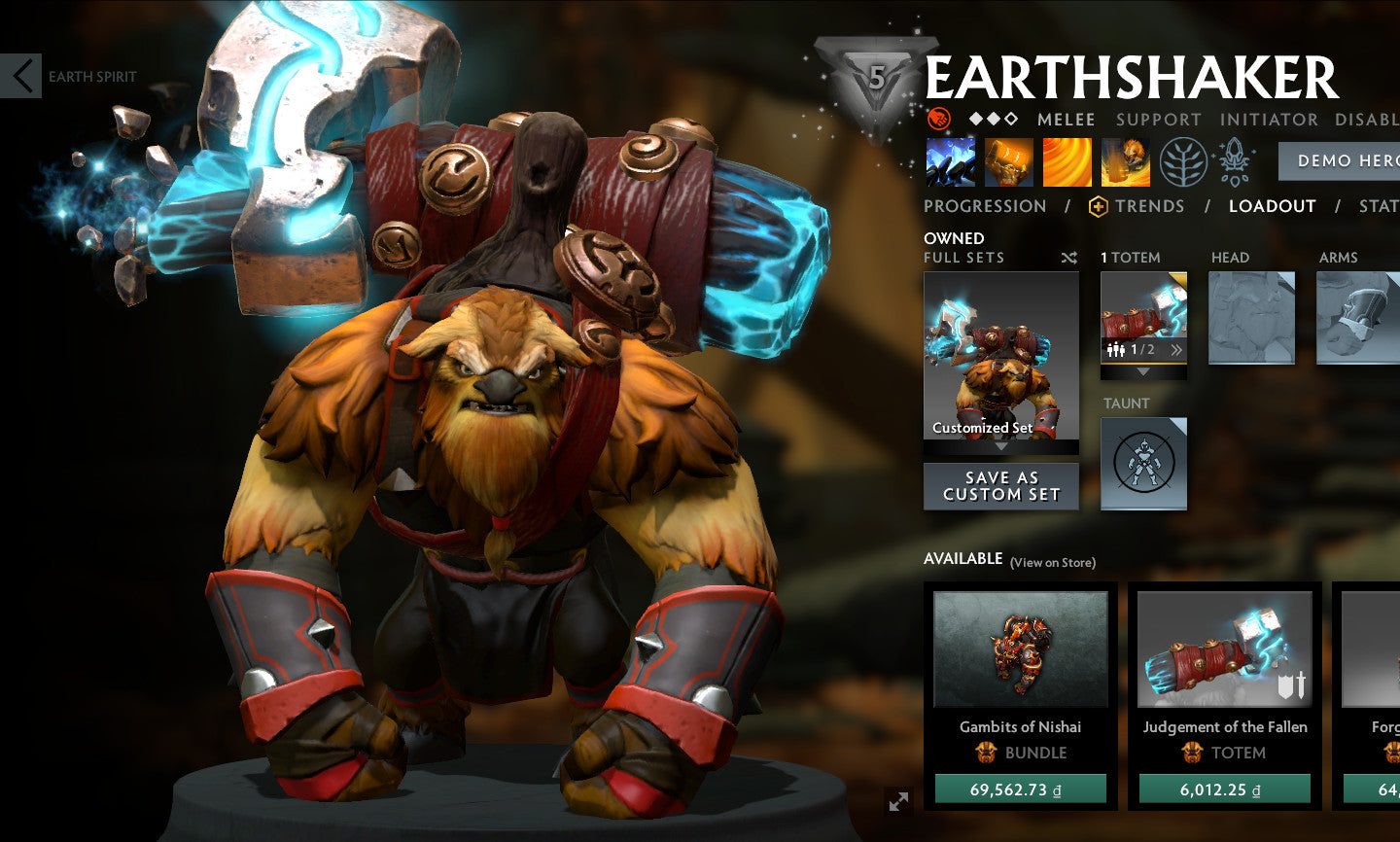Click the expand-view arrows under the hero model

coord(896,803)
